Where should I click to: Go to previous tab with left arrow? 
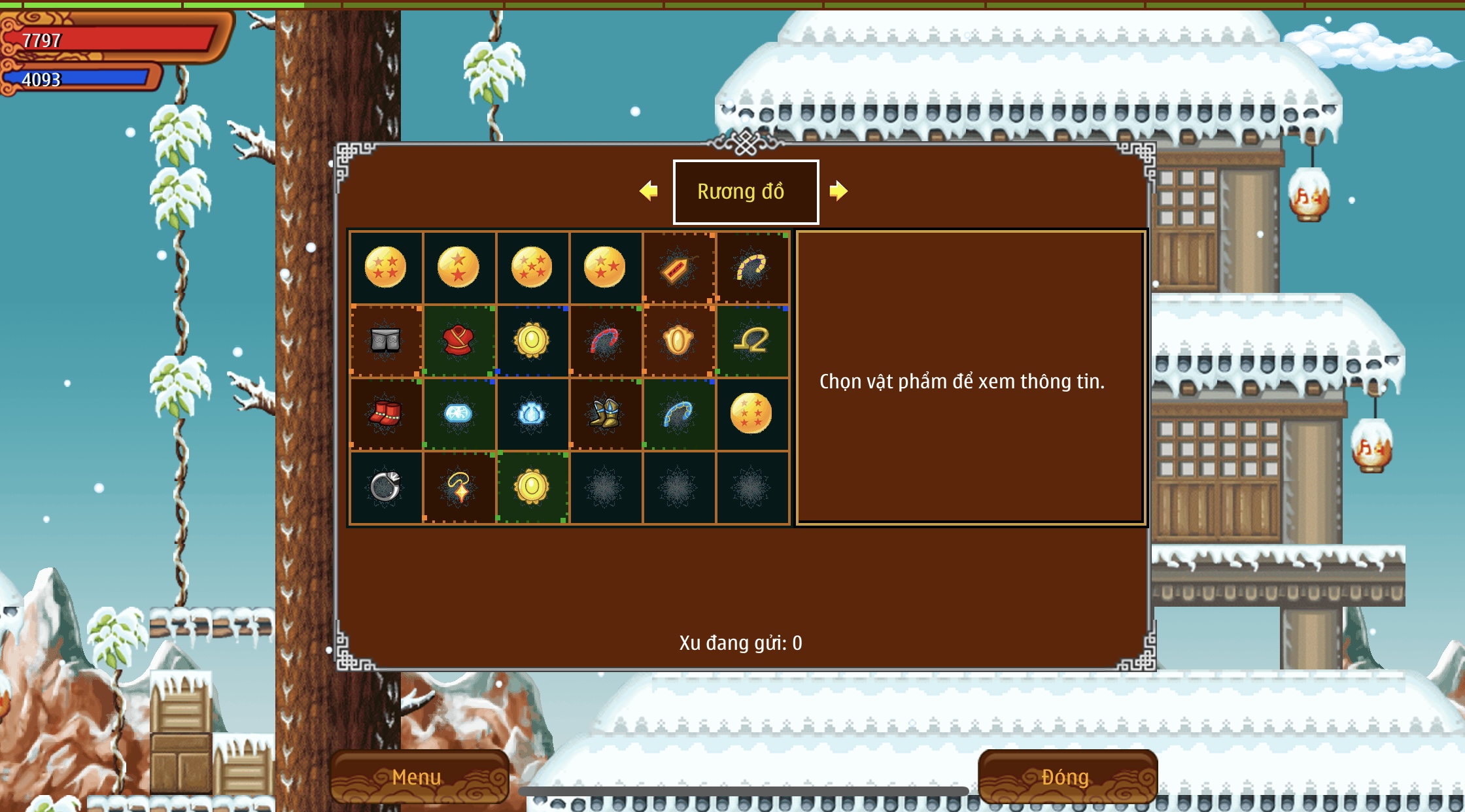(x=648, y=191)
